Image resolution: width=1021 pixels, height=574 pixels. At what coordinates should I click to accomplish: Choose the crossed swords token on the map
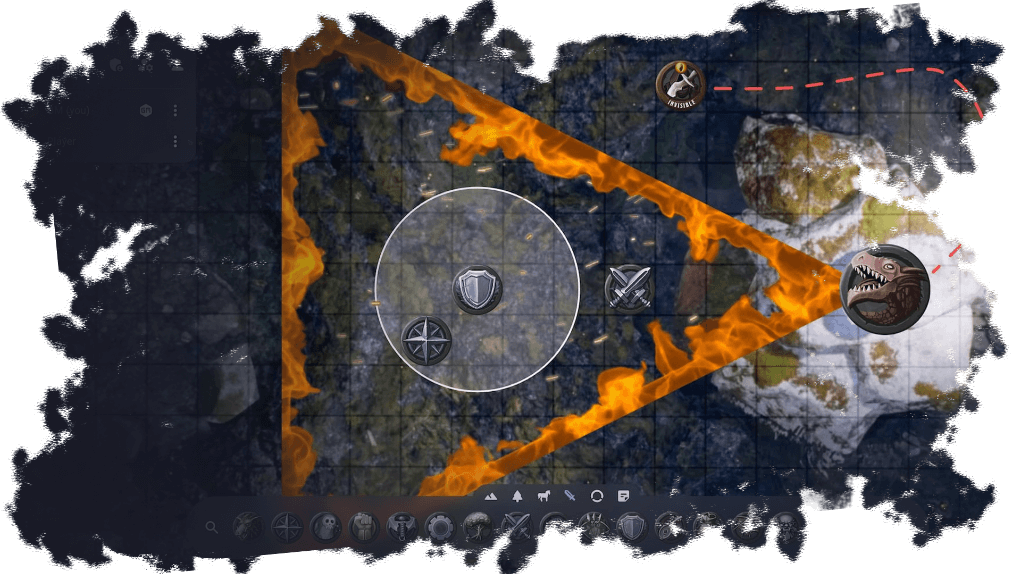pos(629,289)
